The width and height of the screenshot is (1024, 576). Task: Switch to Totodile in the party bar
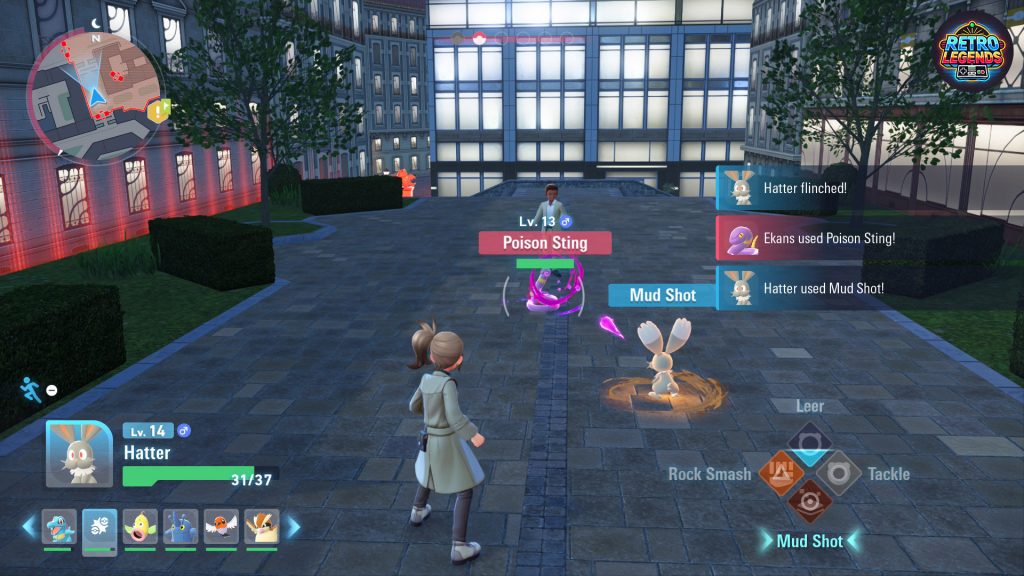pos(58,527)
